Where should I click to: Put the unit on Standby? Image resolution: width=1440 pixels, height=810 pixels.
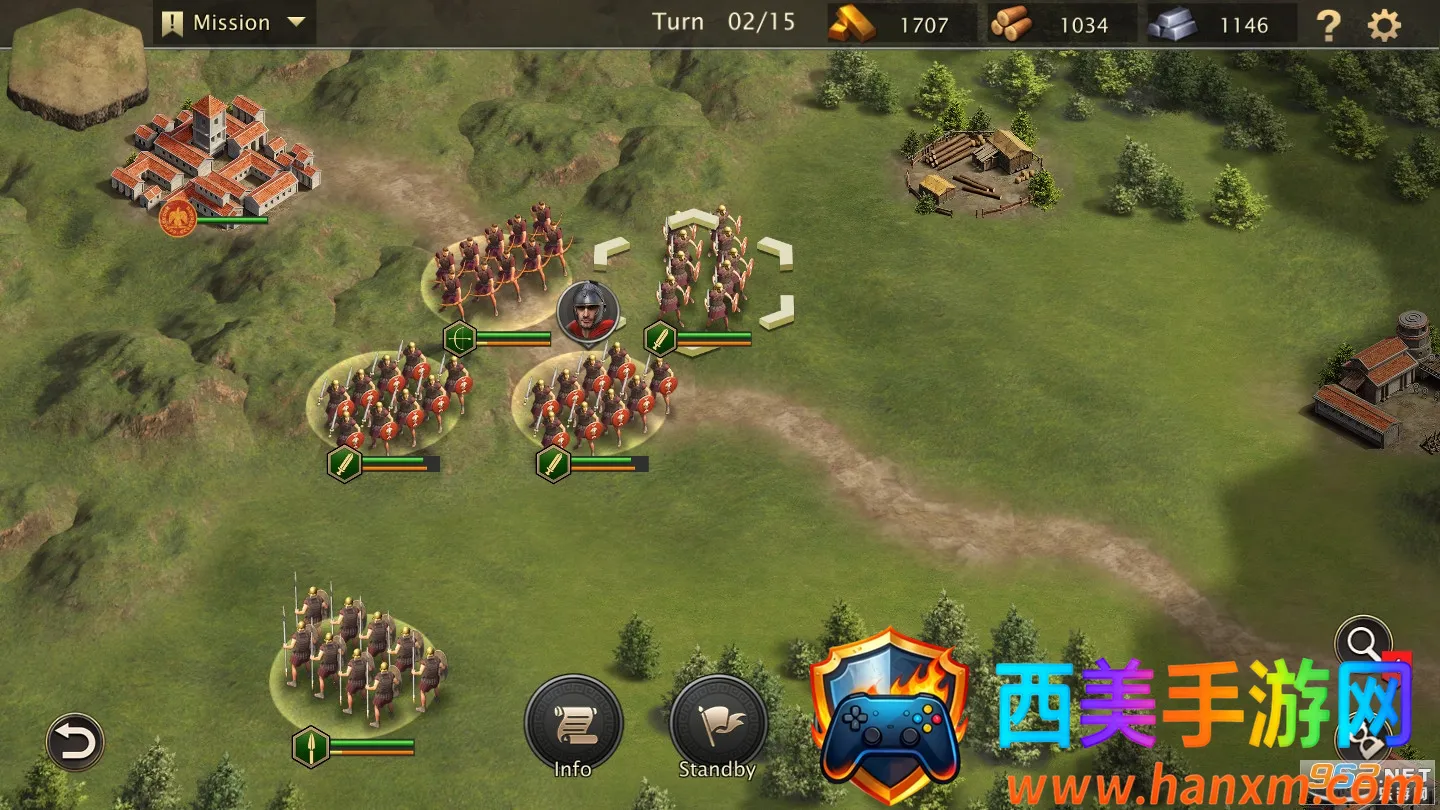(x=717, y=725)
